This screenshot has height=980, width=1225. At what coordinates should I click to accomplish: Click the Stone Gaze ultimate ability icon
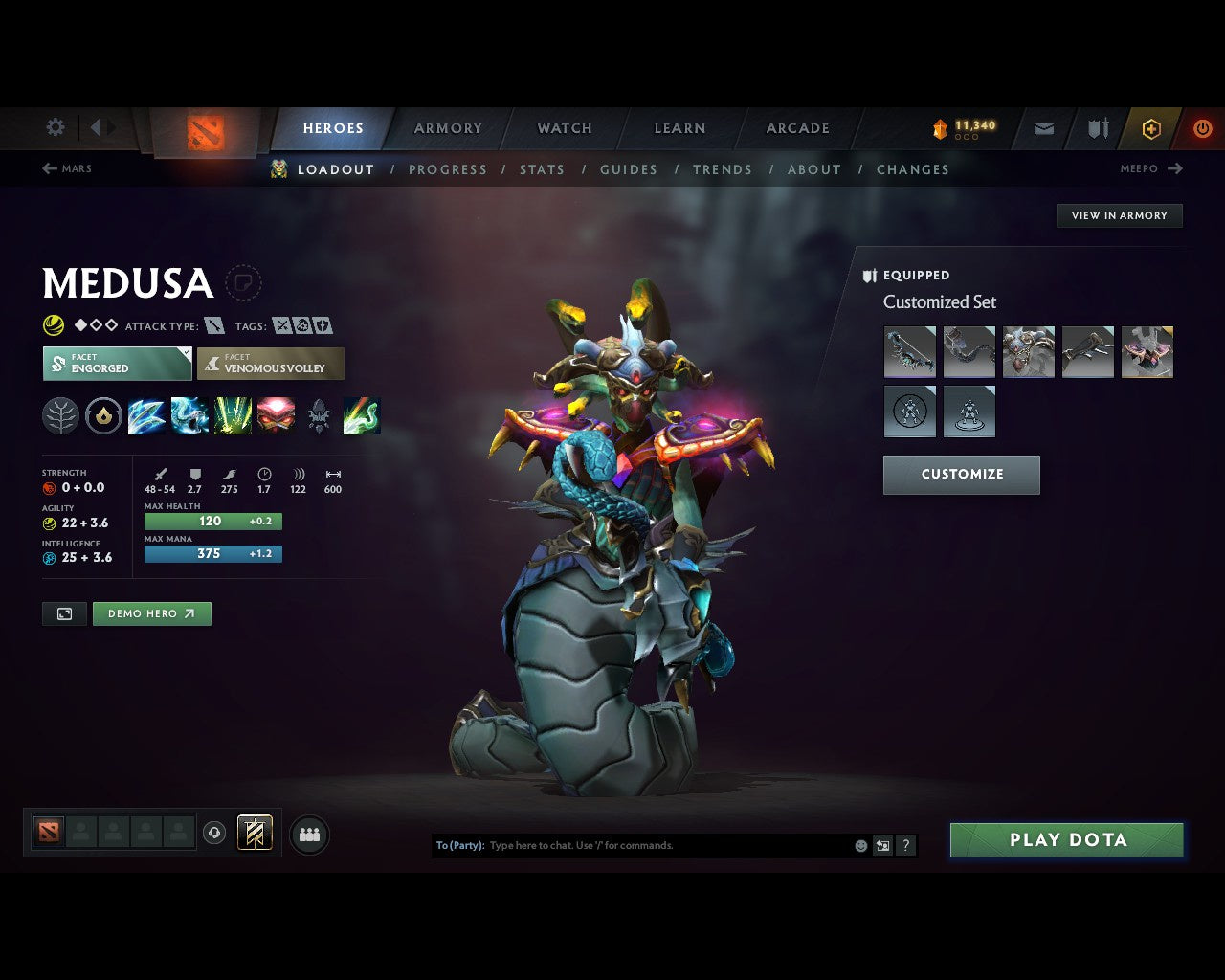click(x=277, y=415)
